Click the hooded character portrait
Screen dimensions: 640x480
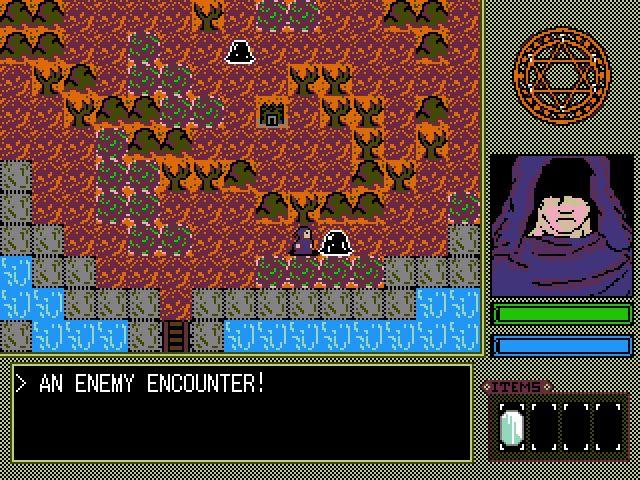561,224
